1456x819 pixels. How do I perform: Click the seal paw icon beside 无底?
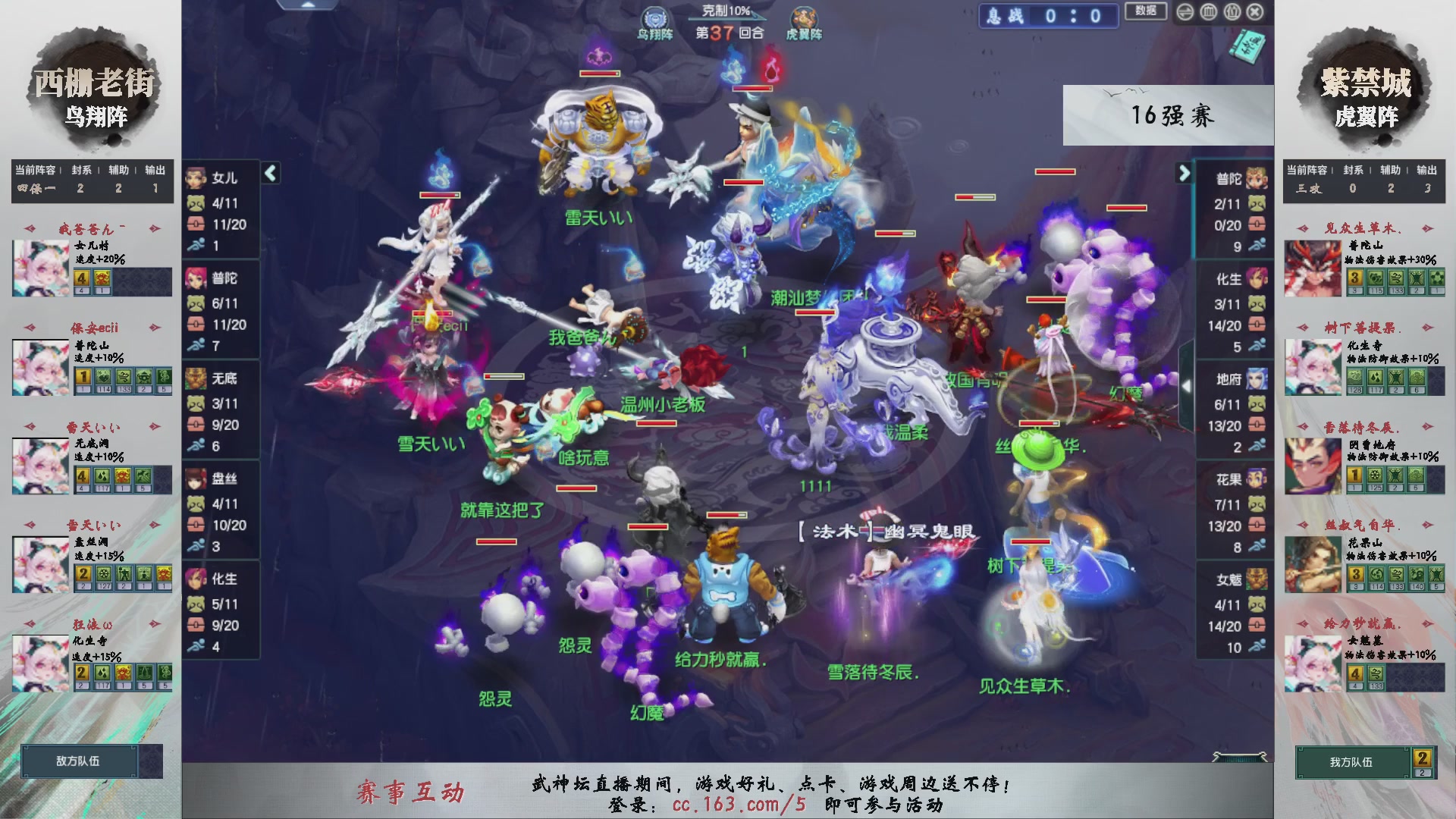196,403
